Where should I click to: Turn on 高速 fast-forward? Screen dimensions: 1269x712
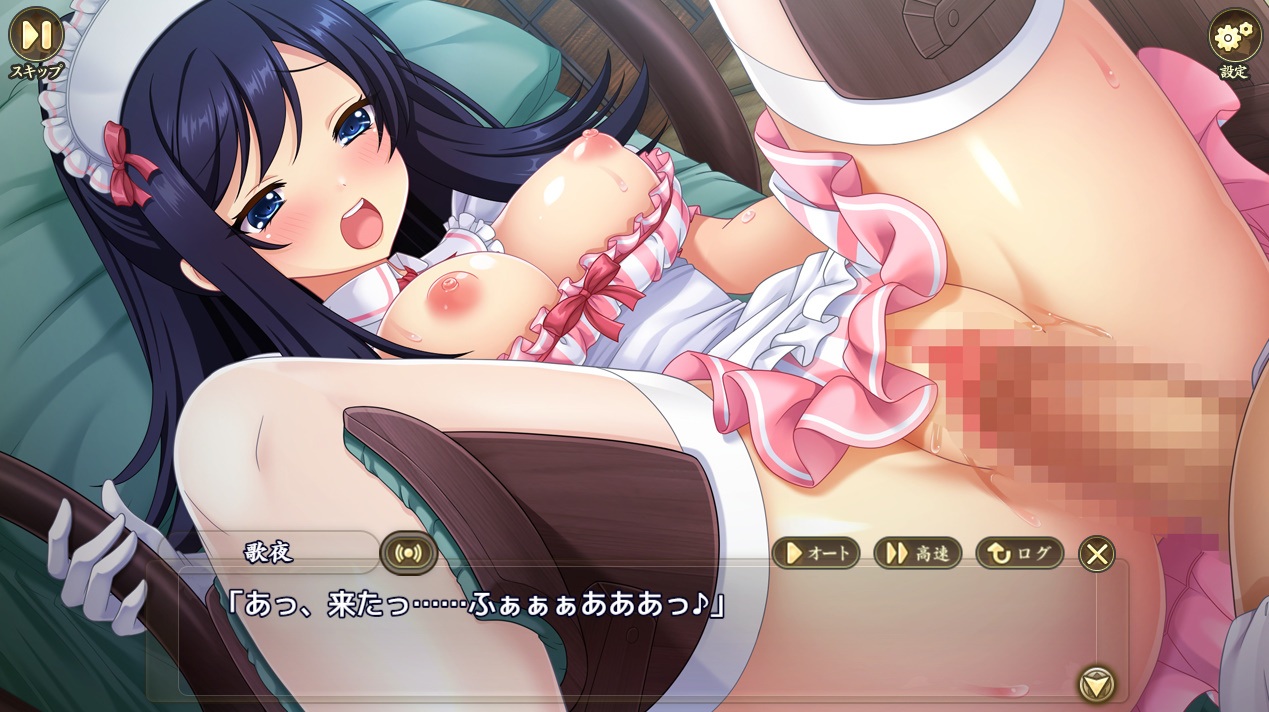click(x=918, y=553)
